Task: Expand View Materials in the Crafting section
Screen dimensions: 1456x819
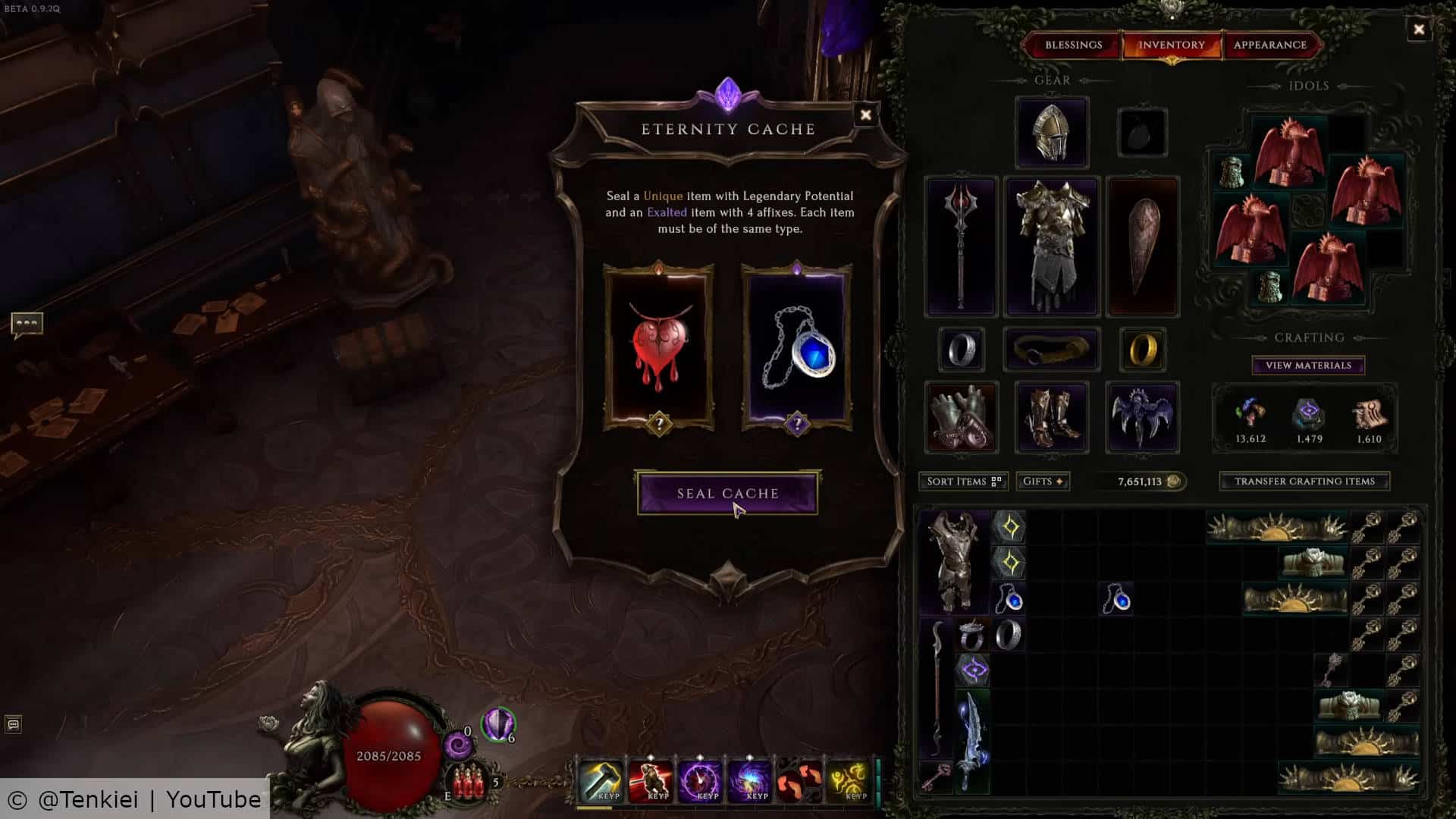Action: (x=1307, y=366)
